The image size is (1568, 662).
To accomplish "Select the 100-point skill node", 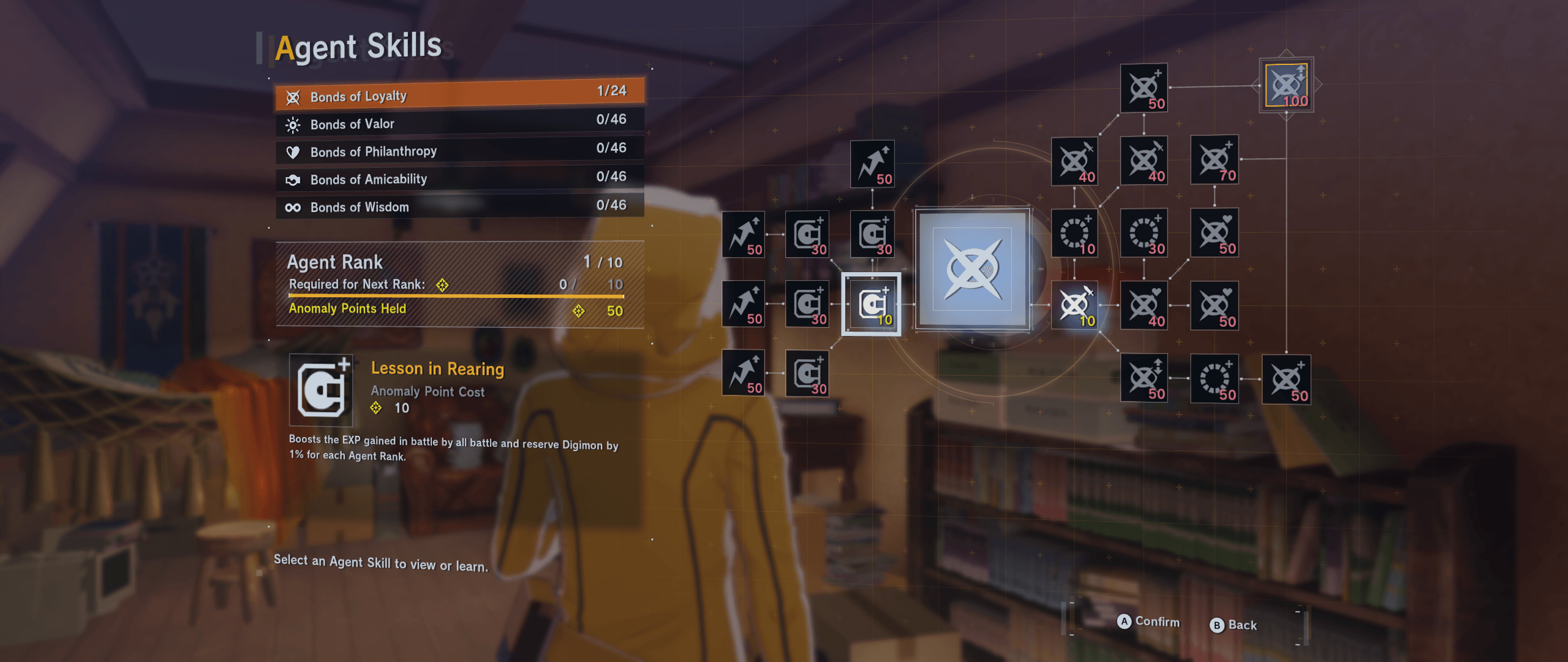I will tap(1286, 86).
